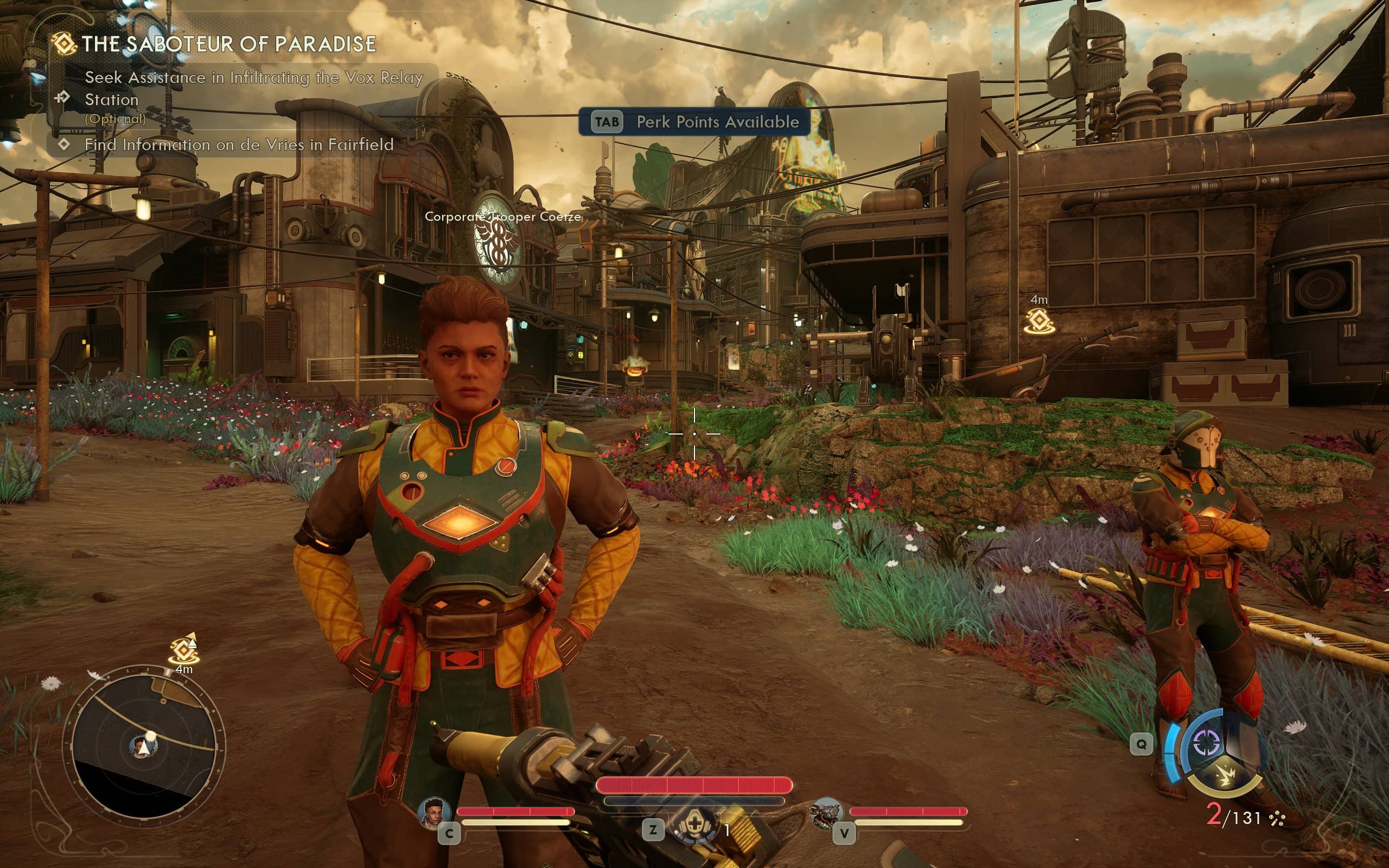
Task: Select the creature companion portrait
Action: click(x=826, y=813)
